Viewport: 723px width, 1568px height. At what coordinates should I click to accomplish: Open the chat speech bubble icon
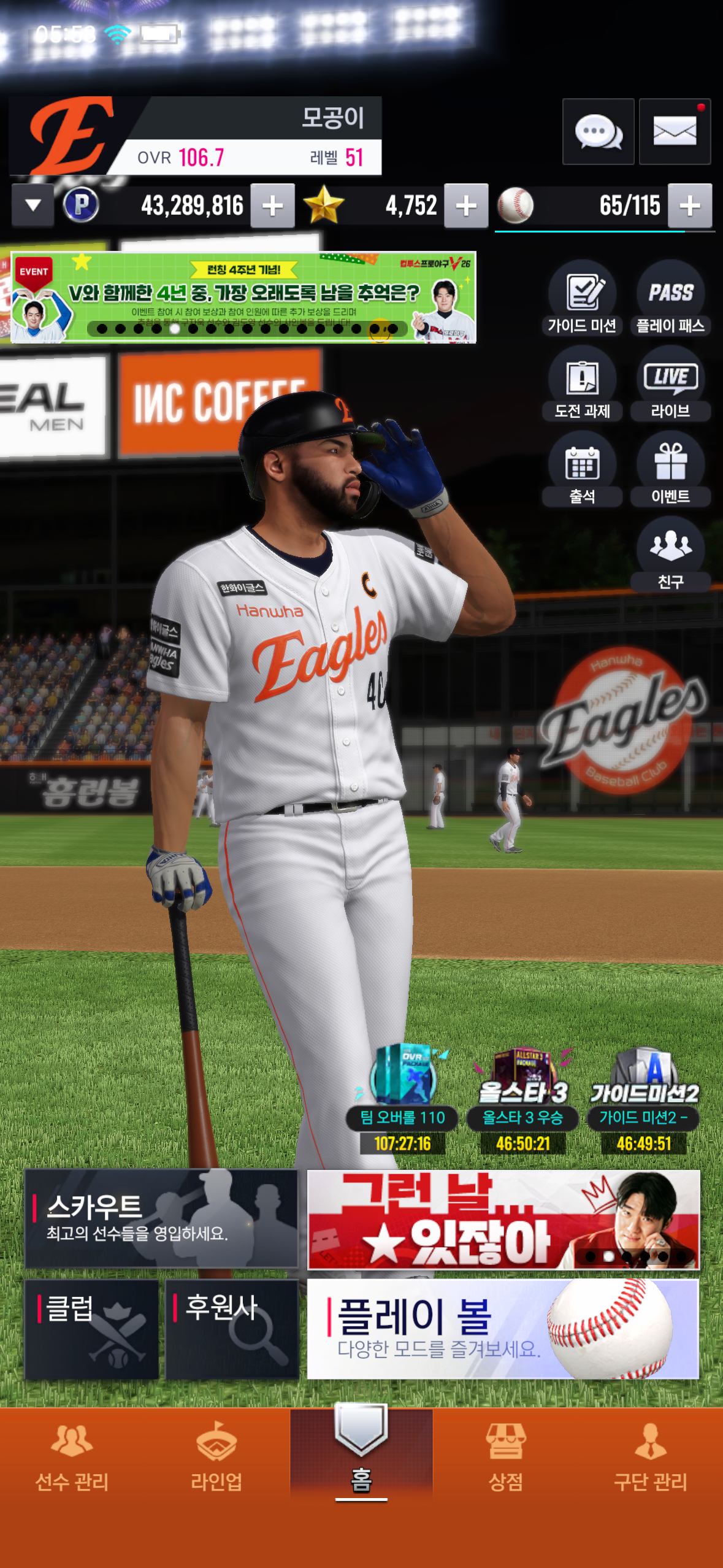pos(598,131)
